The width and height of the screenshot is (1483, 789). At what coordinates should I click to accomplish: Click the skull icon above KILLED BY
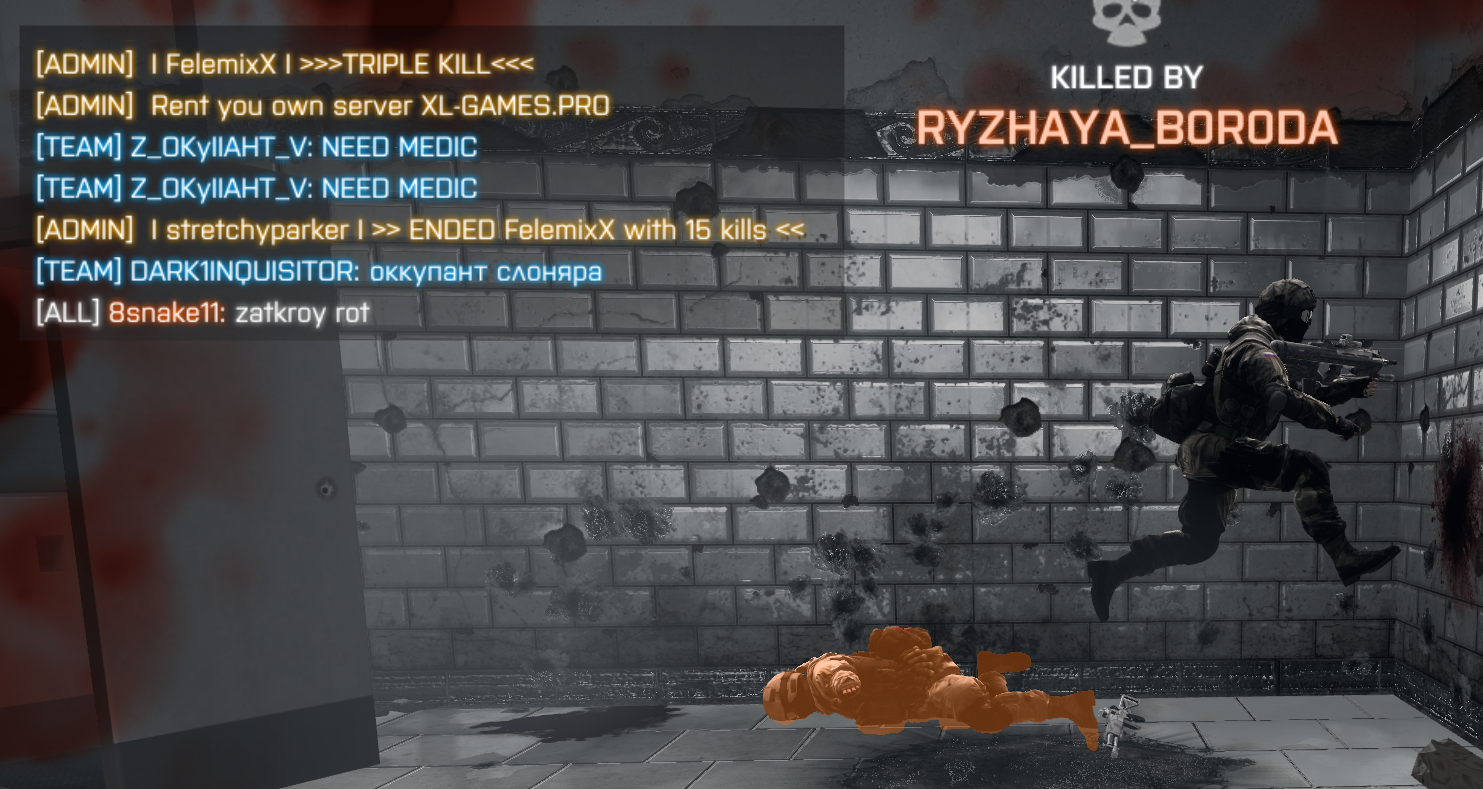(1127, 20)
